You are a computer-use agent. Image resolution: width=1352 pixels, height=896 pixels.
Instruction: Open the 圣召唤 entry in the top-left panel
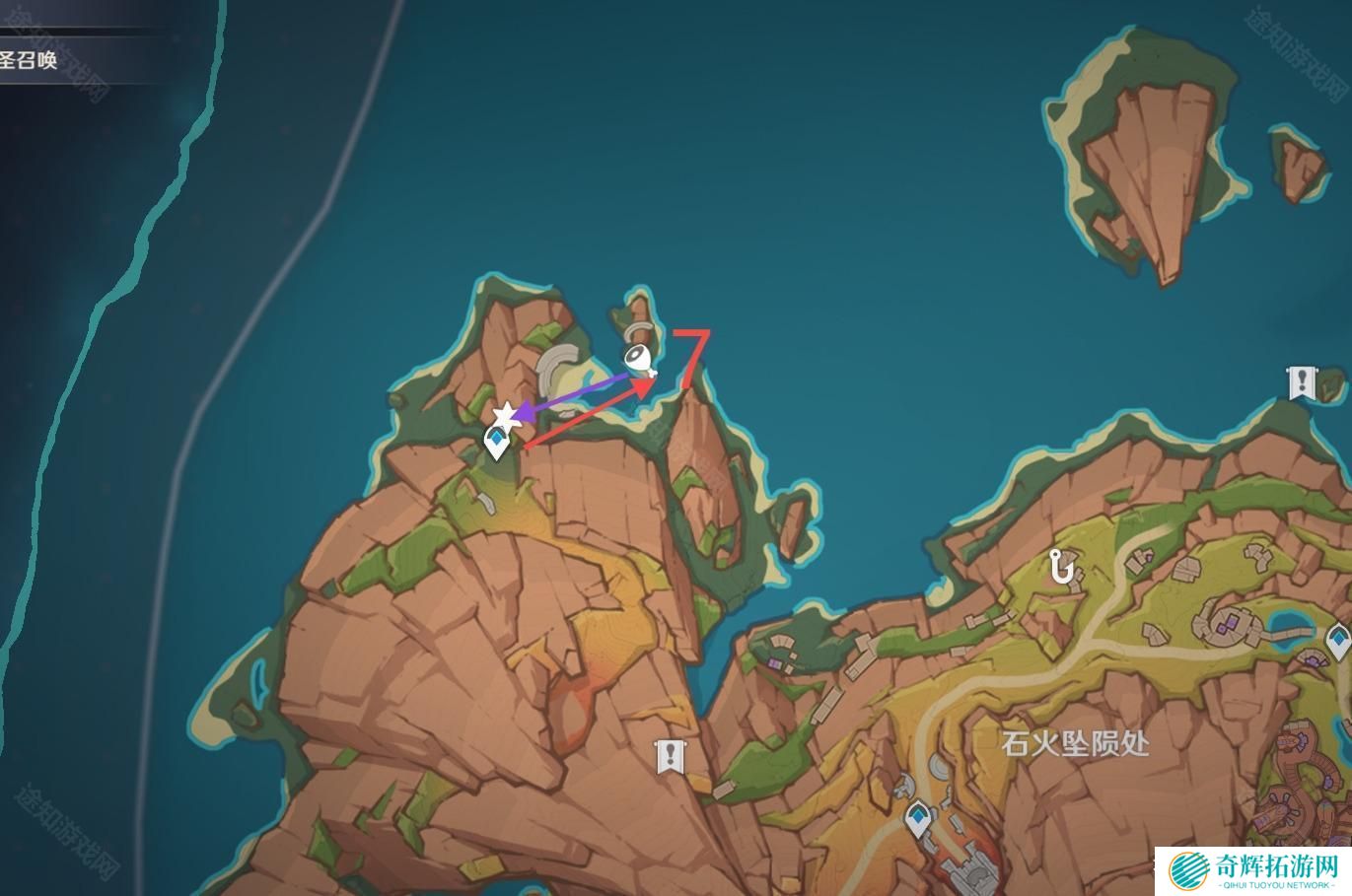(30, 60)
